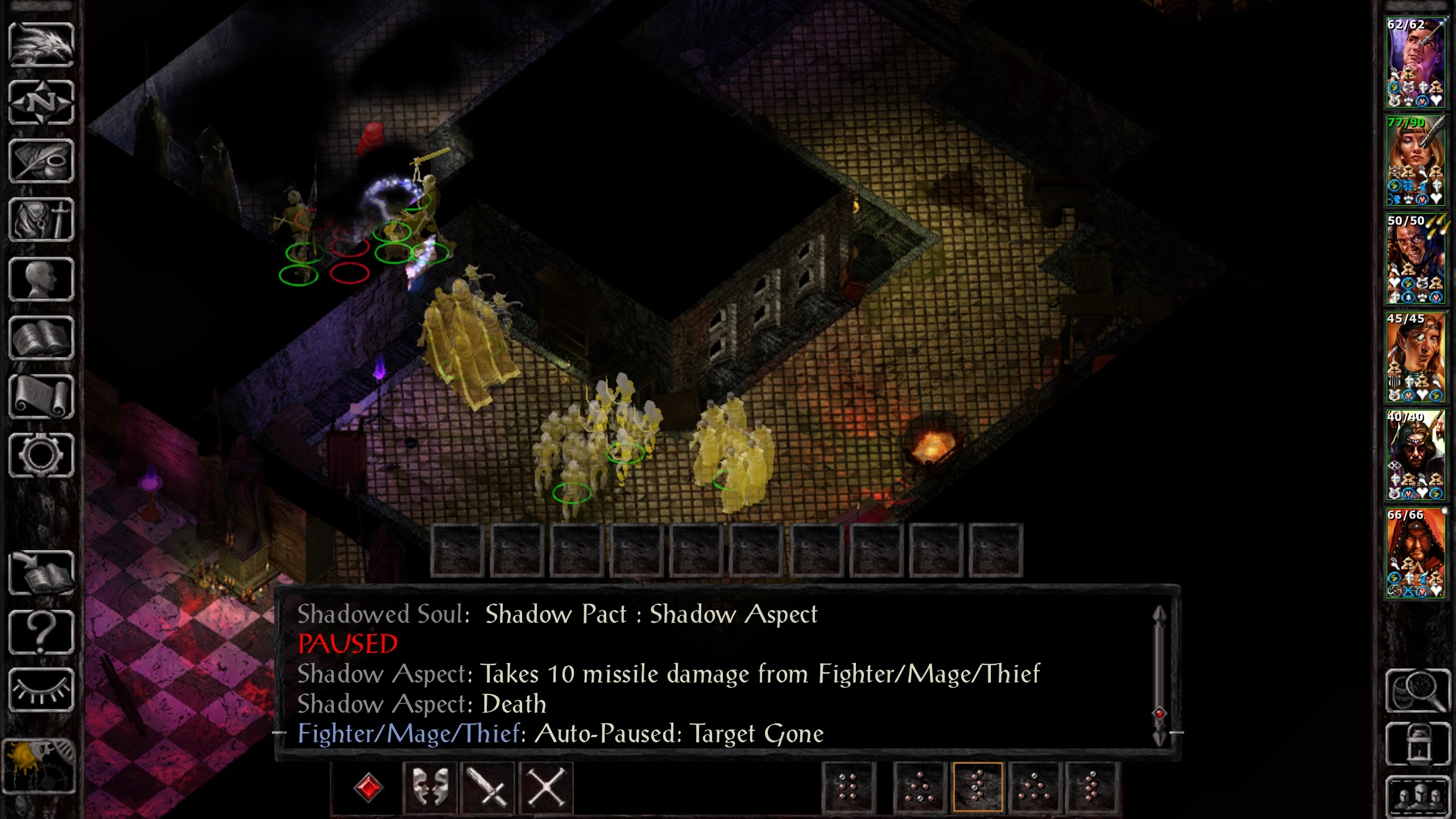
Task: Open the options gear icon
Action: pyautogui.click(x=41, y=455)
